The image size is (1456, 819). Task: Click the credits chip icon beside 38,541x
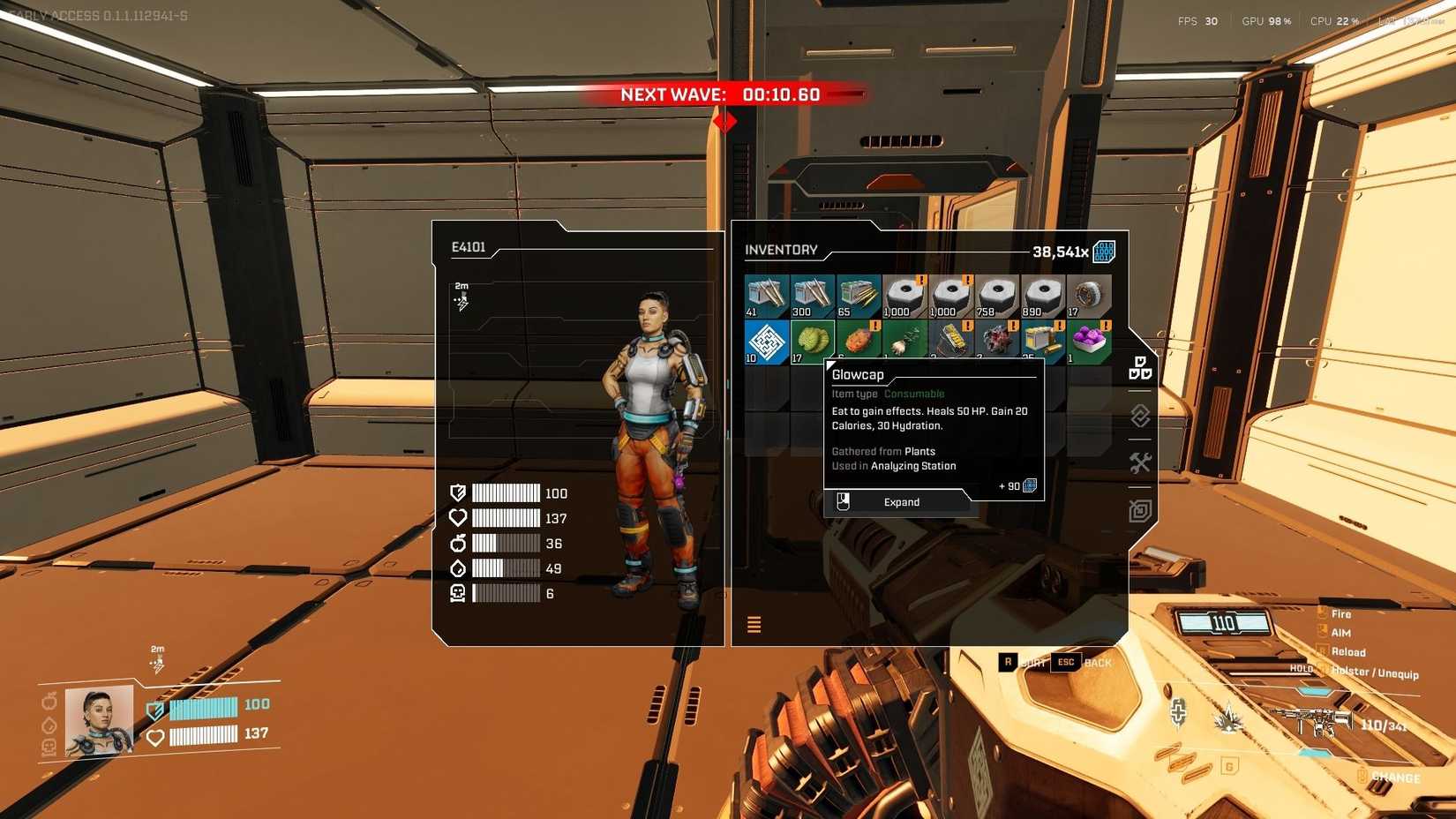[1102, 251]
